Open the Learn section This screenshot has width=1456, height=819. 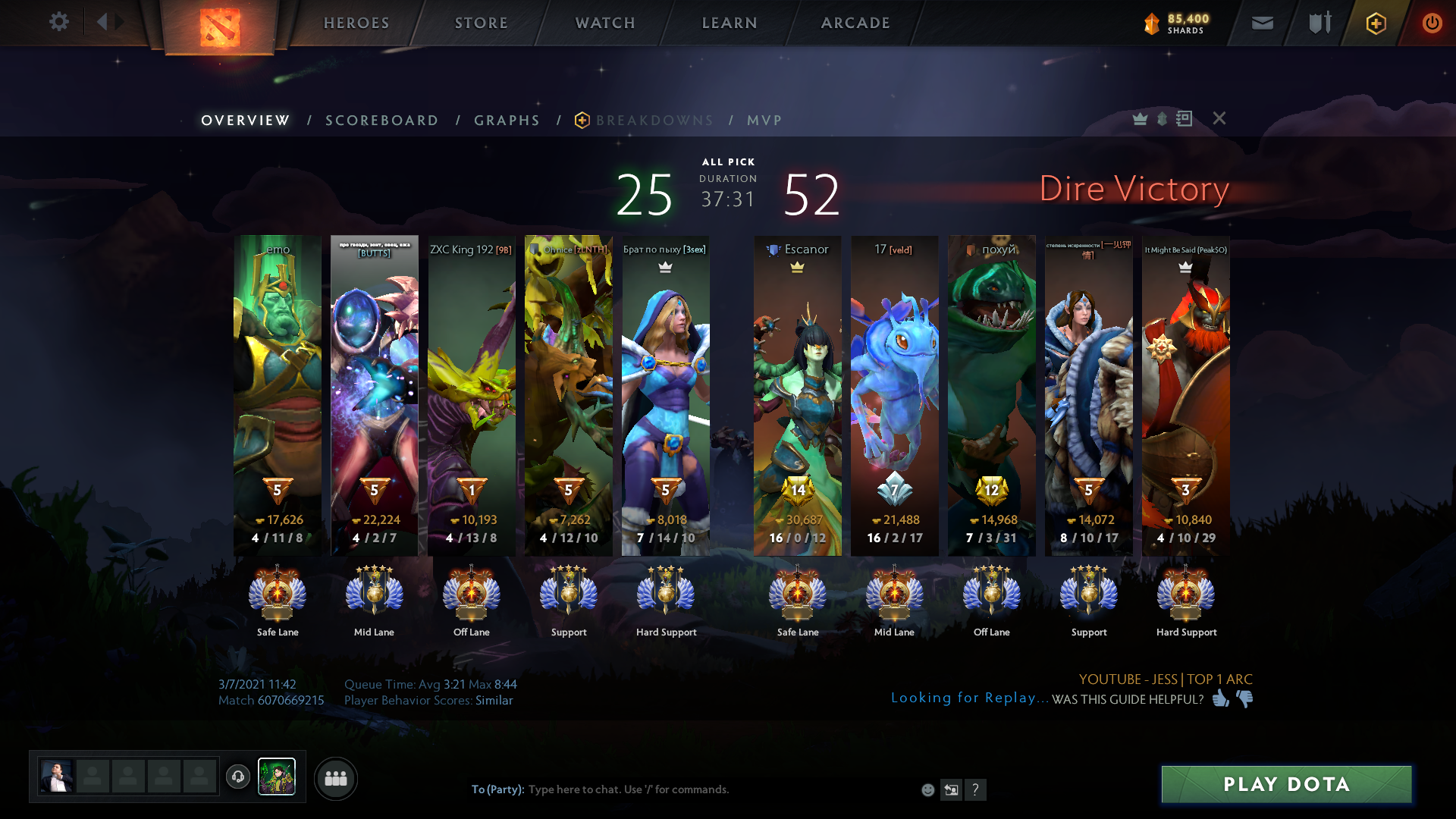pos(730,23)
